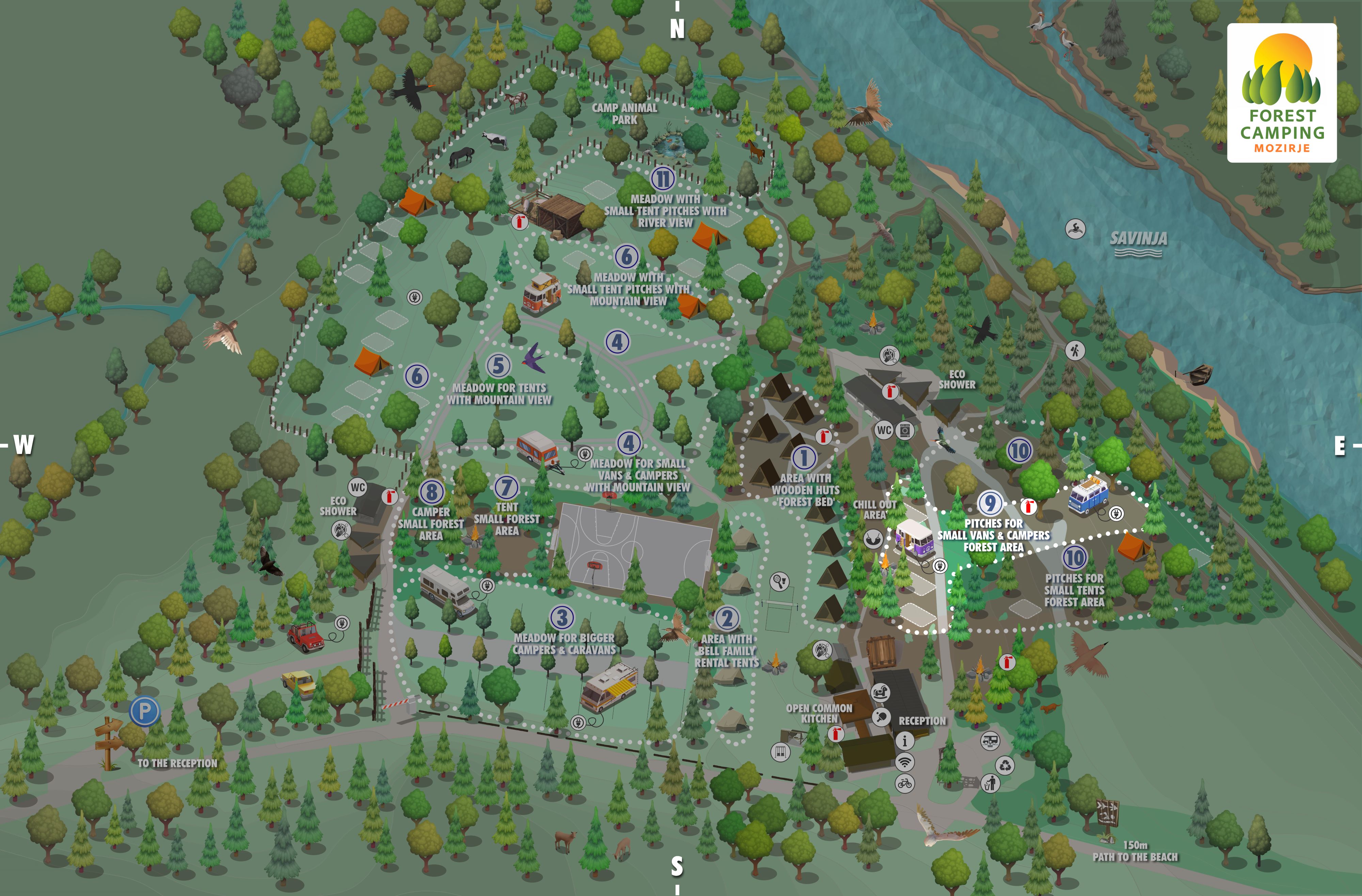
Task: Click the washing machine laundry icon
Action: [x=905, y=430]
